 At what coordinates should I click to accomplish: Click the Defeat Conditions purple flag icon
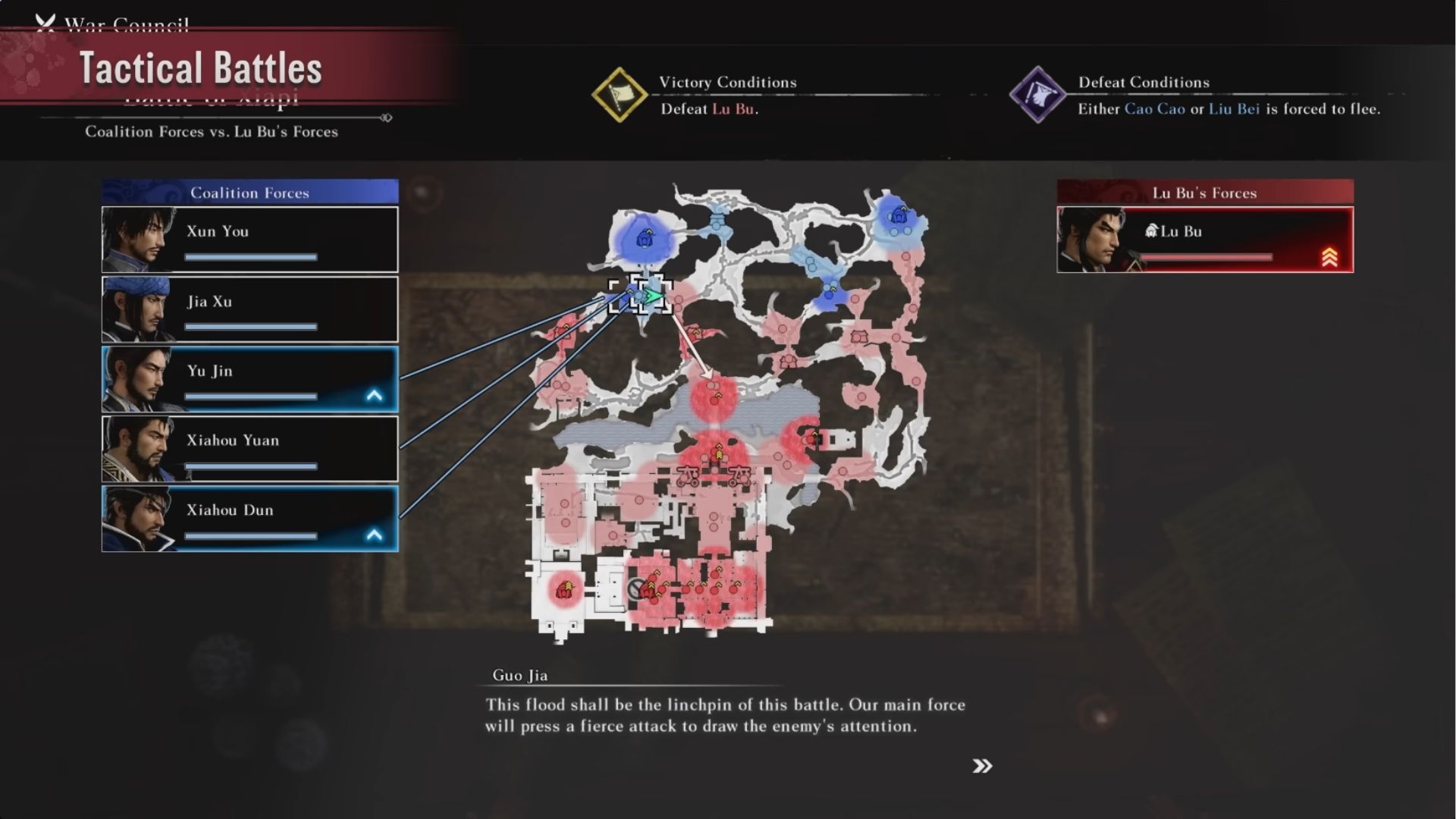[x=1037, y=96]
